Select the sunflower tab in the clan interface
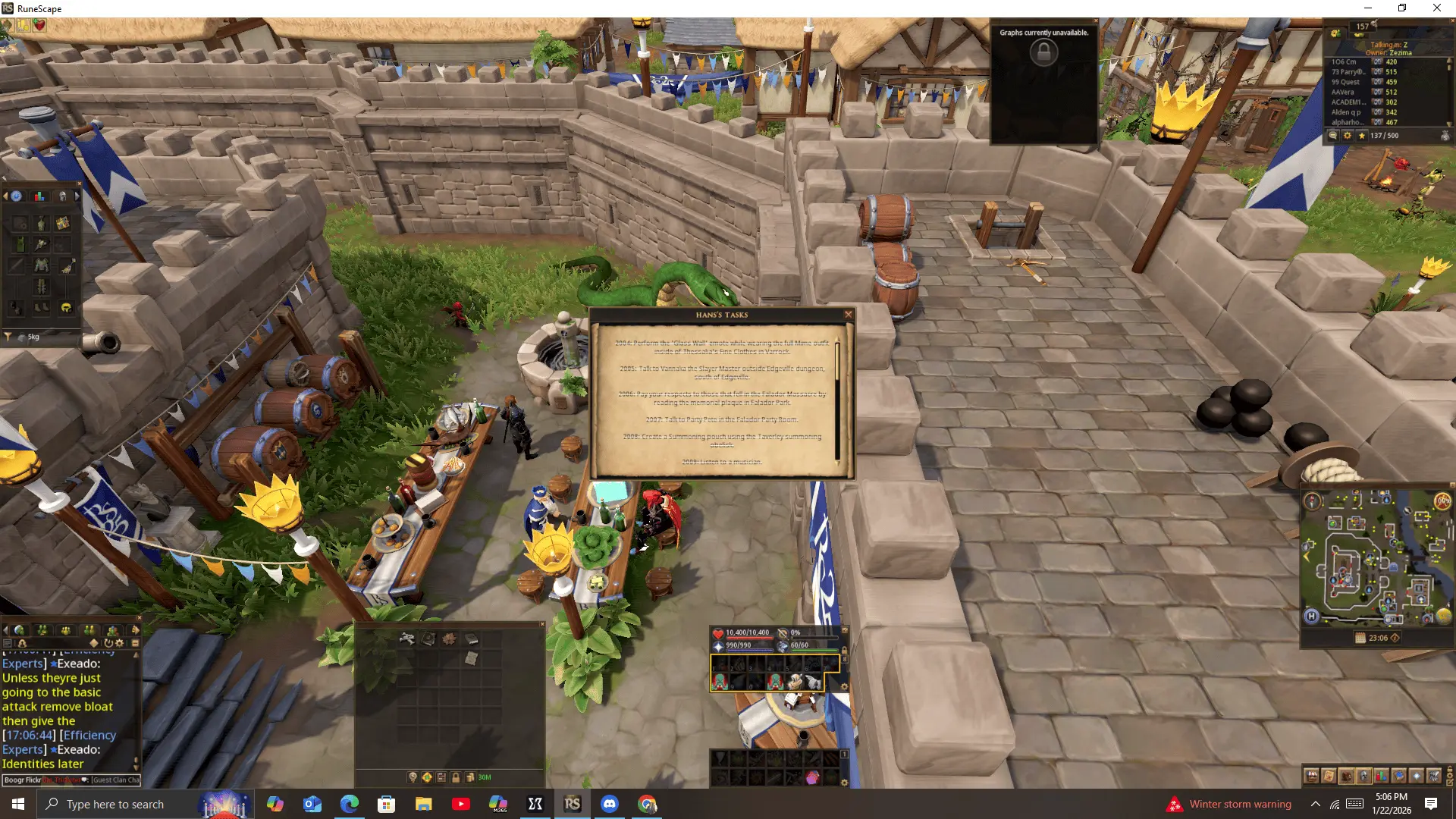The width and height of the screenshot is (1456, 819). (x=1335, y=33)
